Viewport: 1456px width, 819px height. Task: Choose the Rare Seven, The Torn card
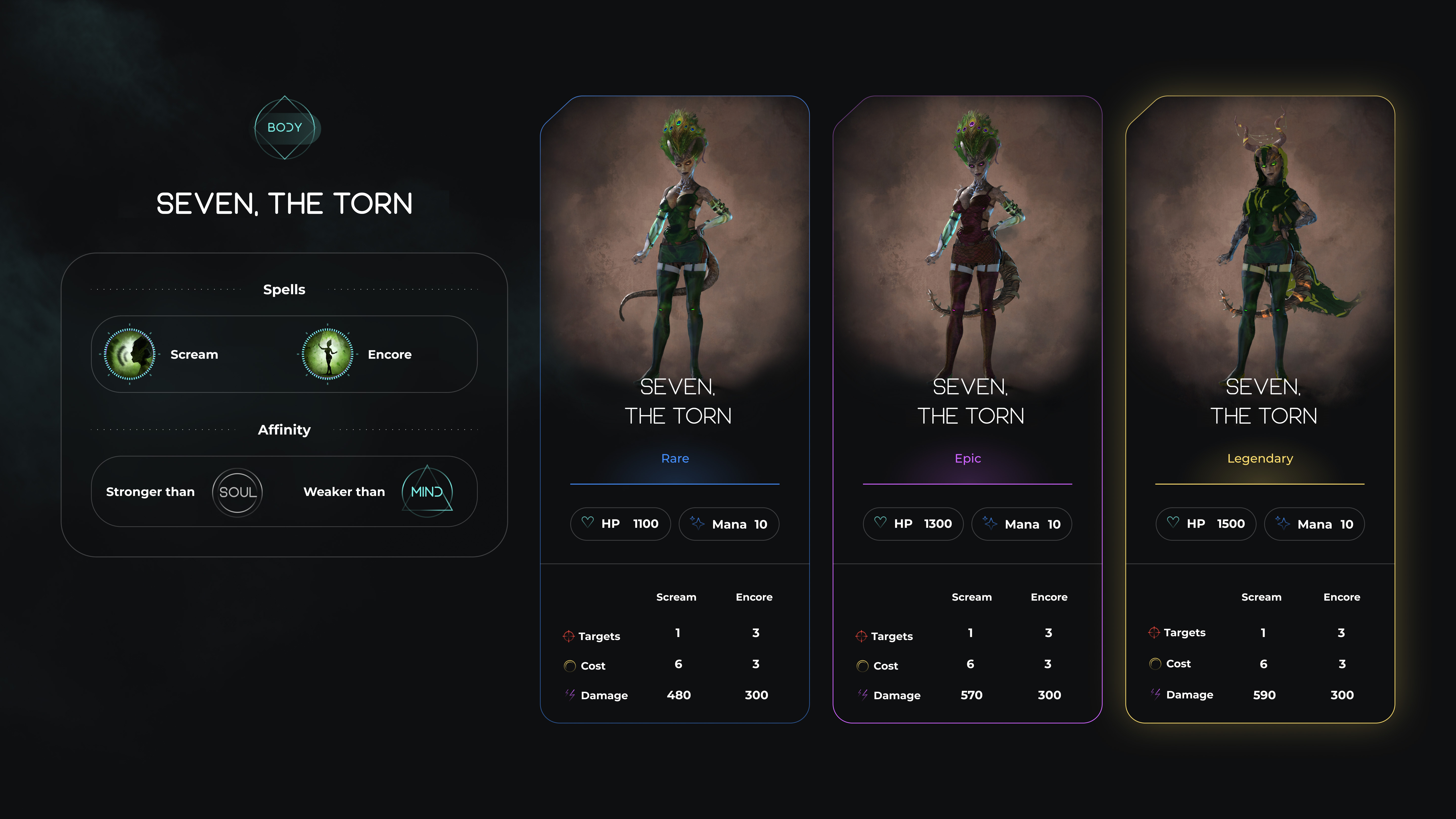tap(675, 409)
